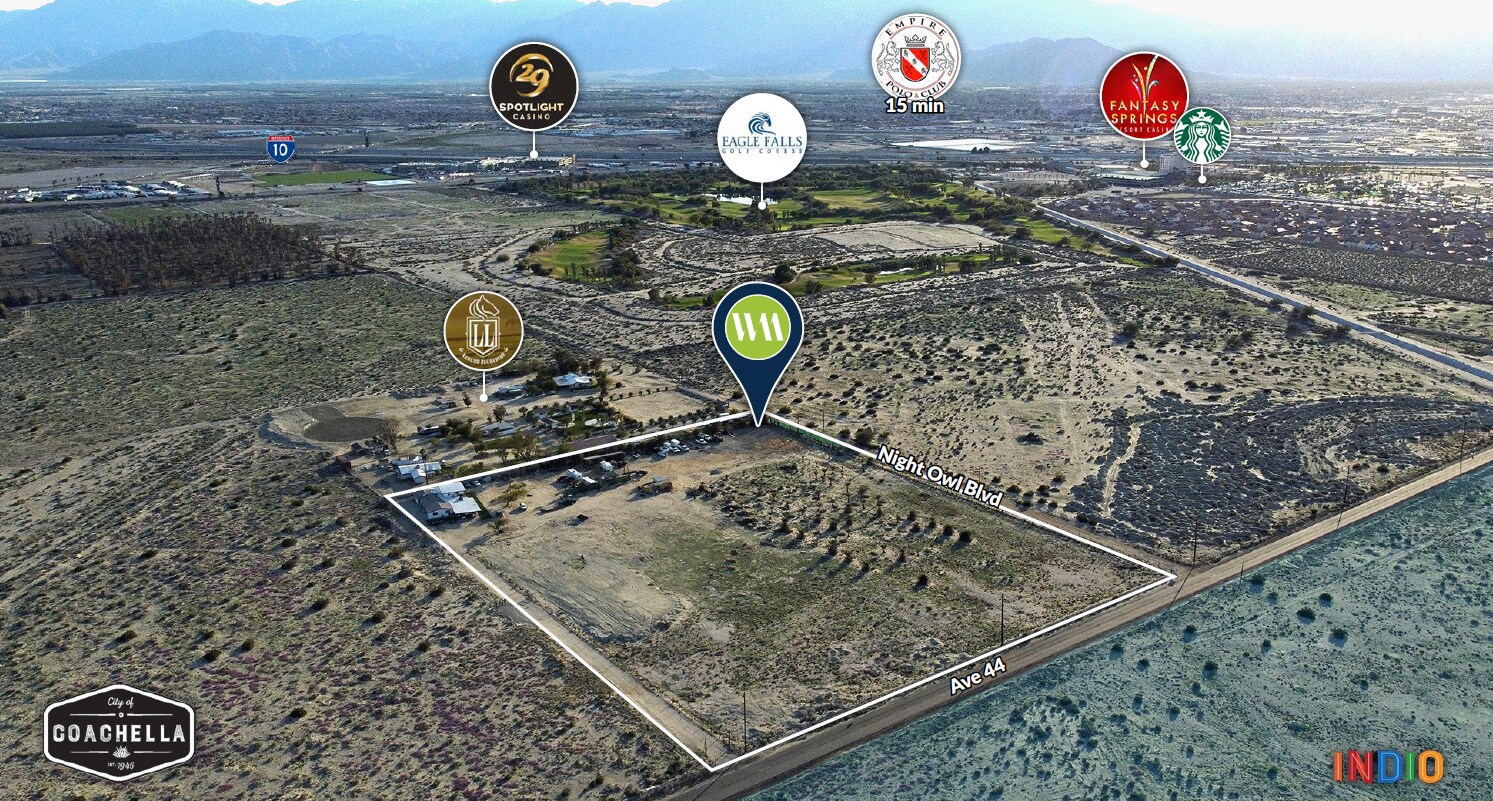Click the Interstate 10 shield icon
The image size is (1493, 801).
pyautogui.click(x=281, y=148)
